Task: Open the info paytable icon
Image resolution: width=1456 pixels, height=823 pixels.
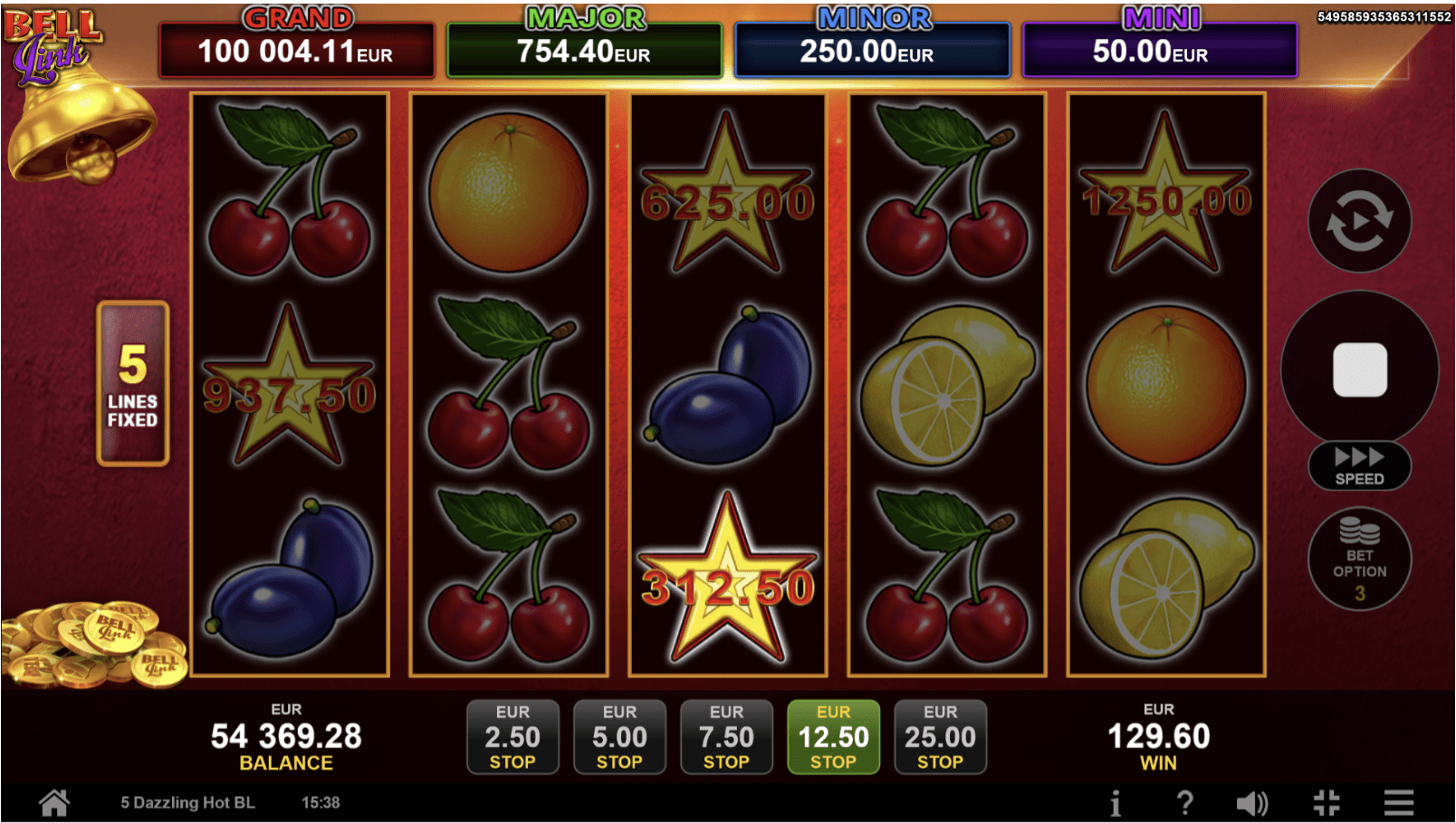Action: pyautogui.click(x=1116, y=802)
